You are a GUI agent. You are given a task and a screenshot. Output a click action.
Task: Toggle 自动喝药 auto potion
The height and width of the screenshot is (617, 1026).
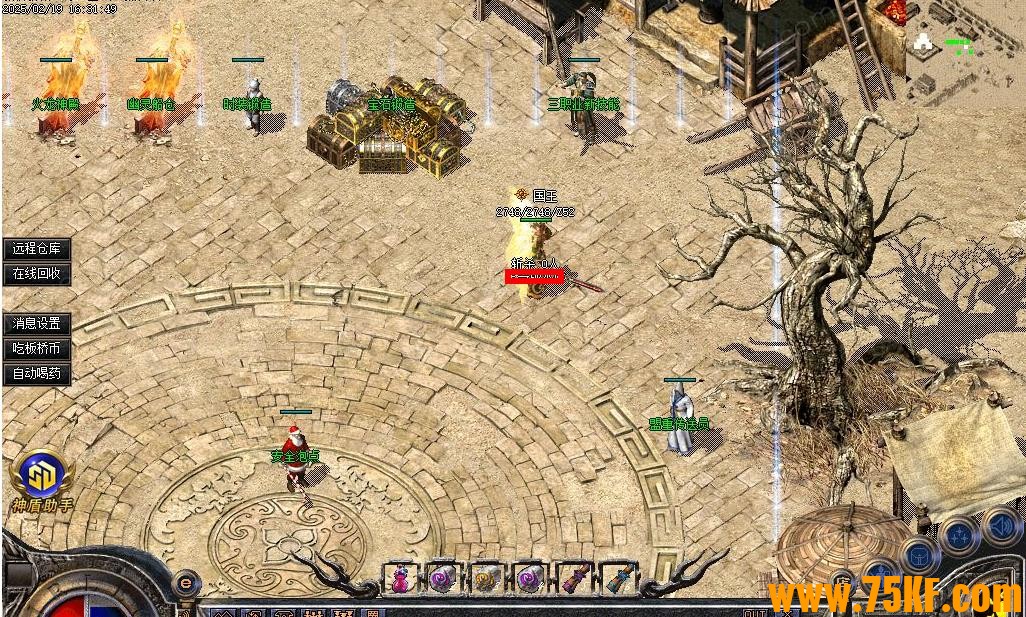point(37,374)
